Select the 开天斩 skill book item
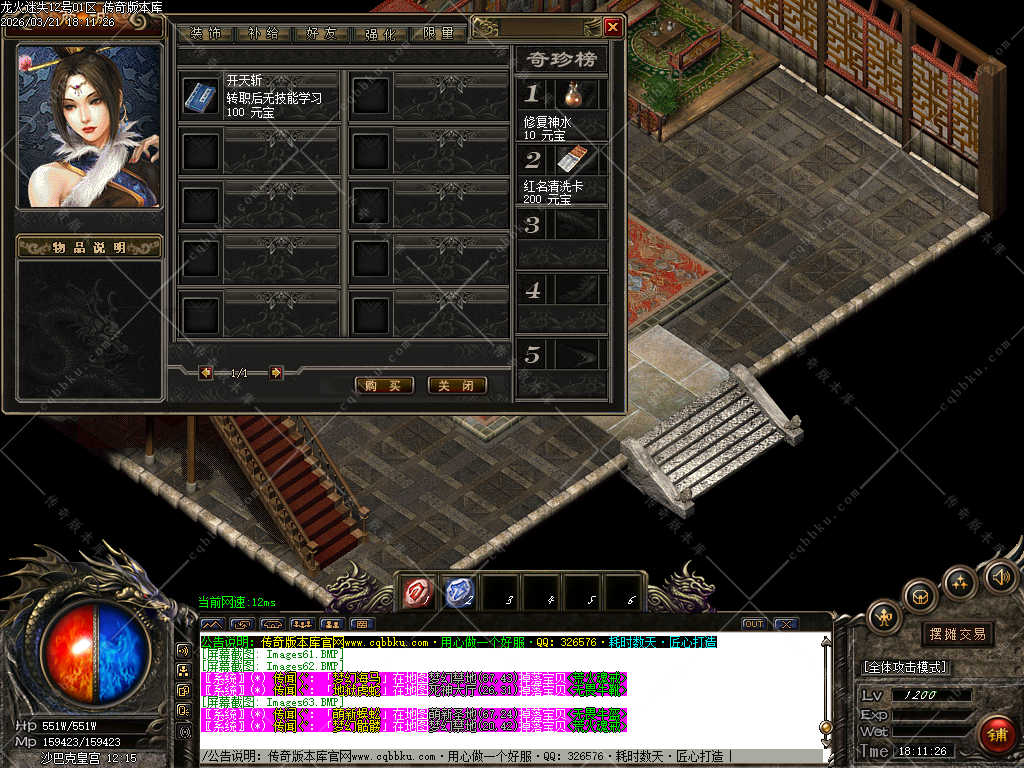The image size is (1024, 768). pyautogui.click(x=198, y=96)
